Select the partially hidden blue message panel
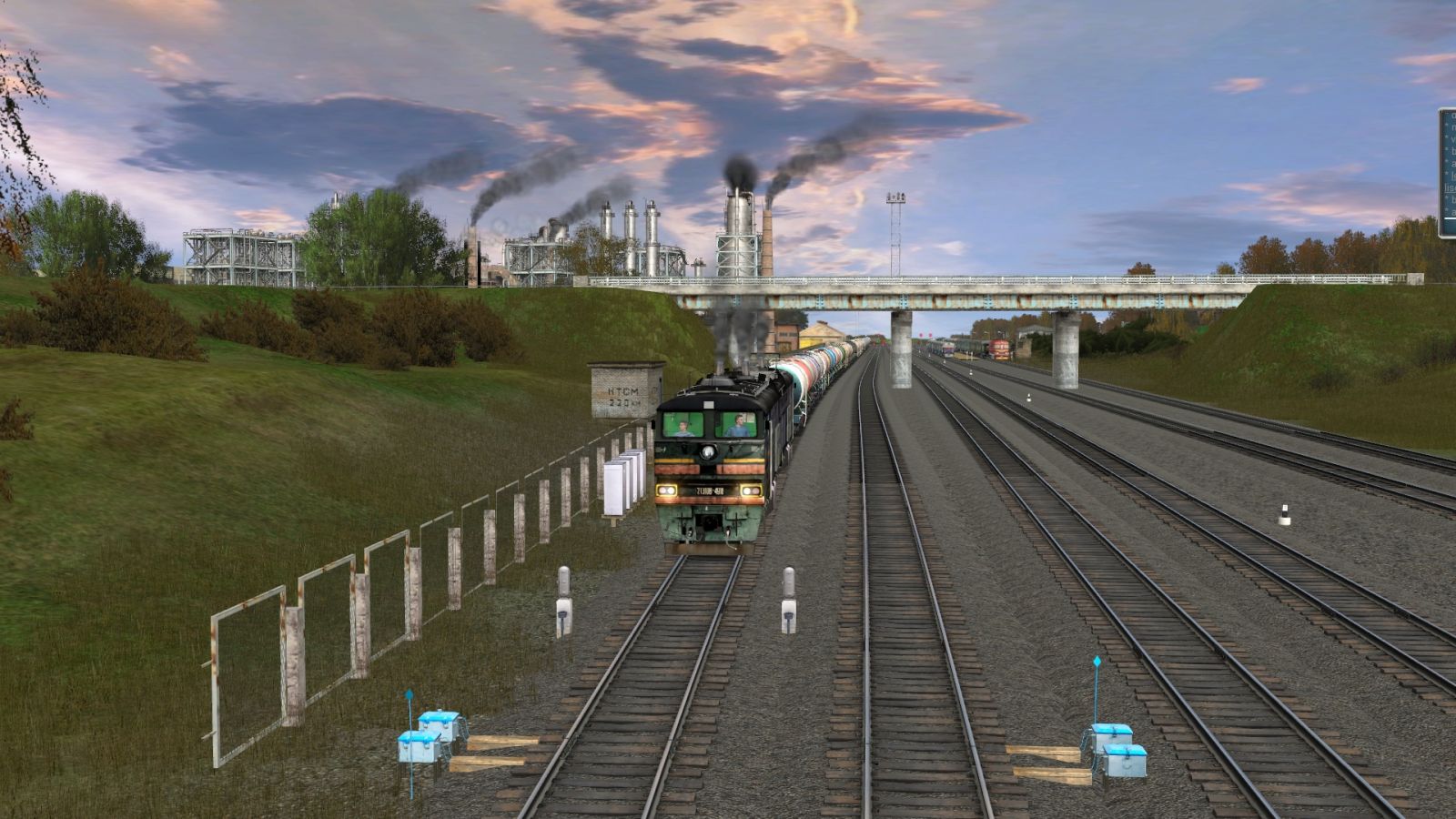The width and height of the screenshot is (1456, 819). click(x=1448, y=173)
